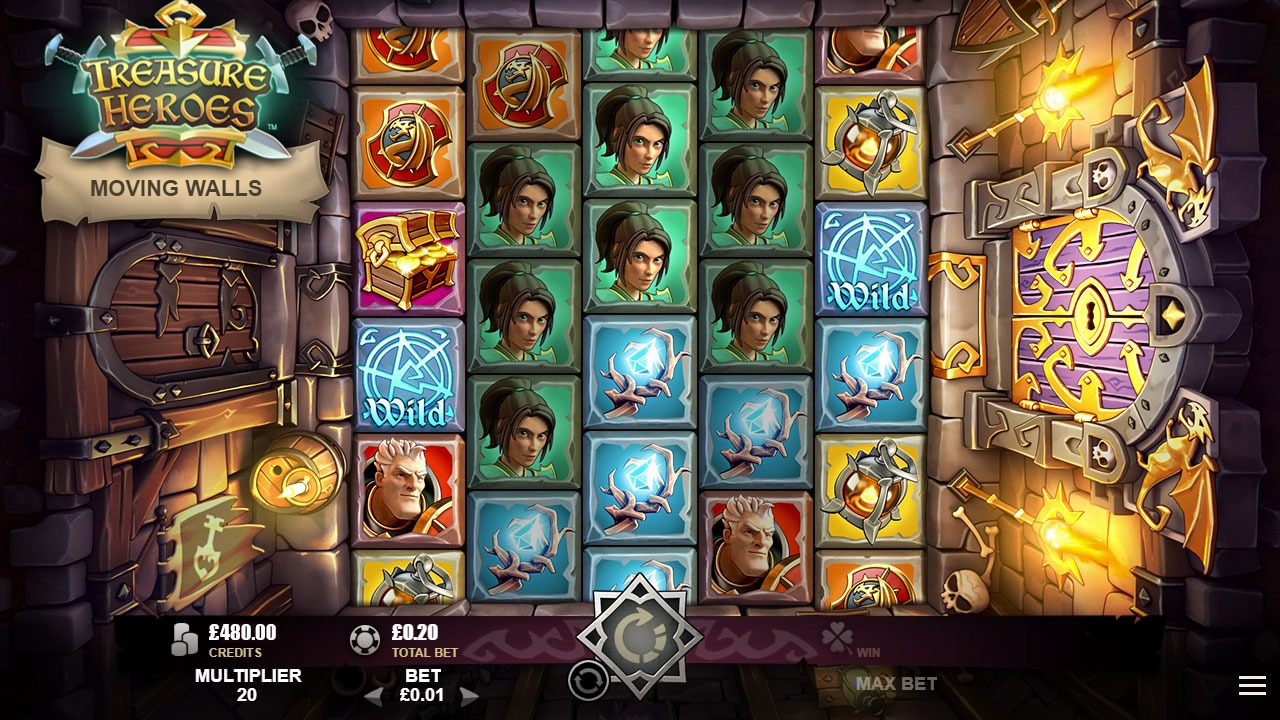Open the autoplay circular-arrows icon
The image size is (1280, 720).
coord(588,679)
